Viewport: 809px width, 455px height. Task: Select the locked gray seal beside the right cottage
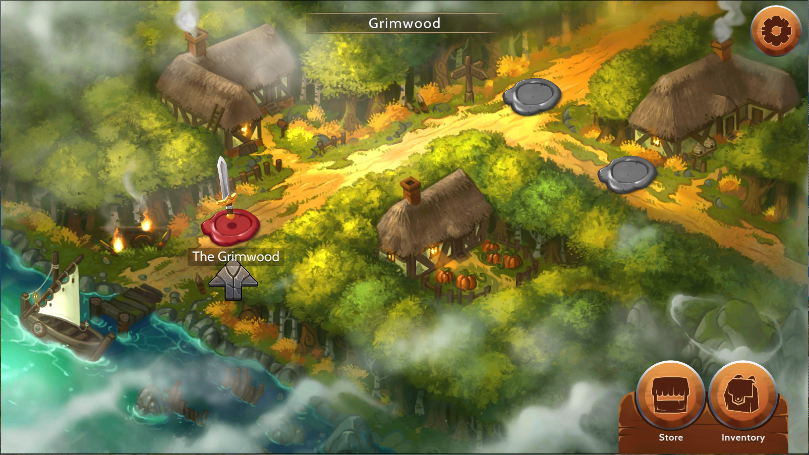[x=627, y=173]
